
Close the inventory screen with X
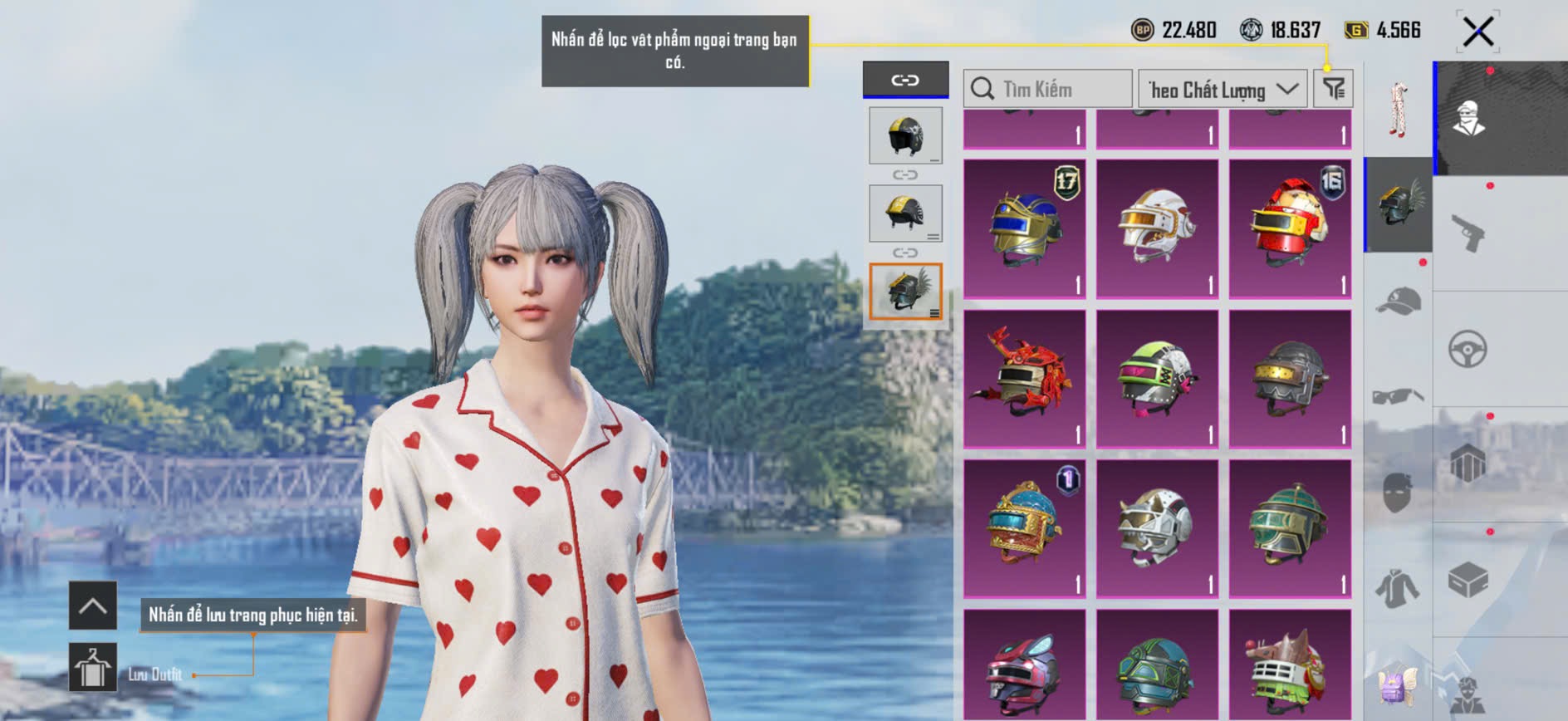pyautogui.click(x=1477, y=32)
